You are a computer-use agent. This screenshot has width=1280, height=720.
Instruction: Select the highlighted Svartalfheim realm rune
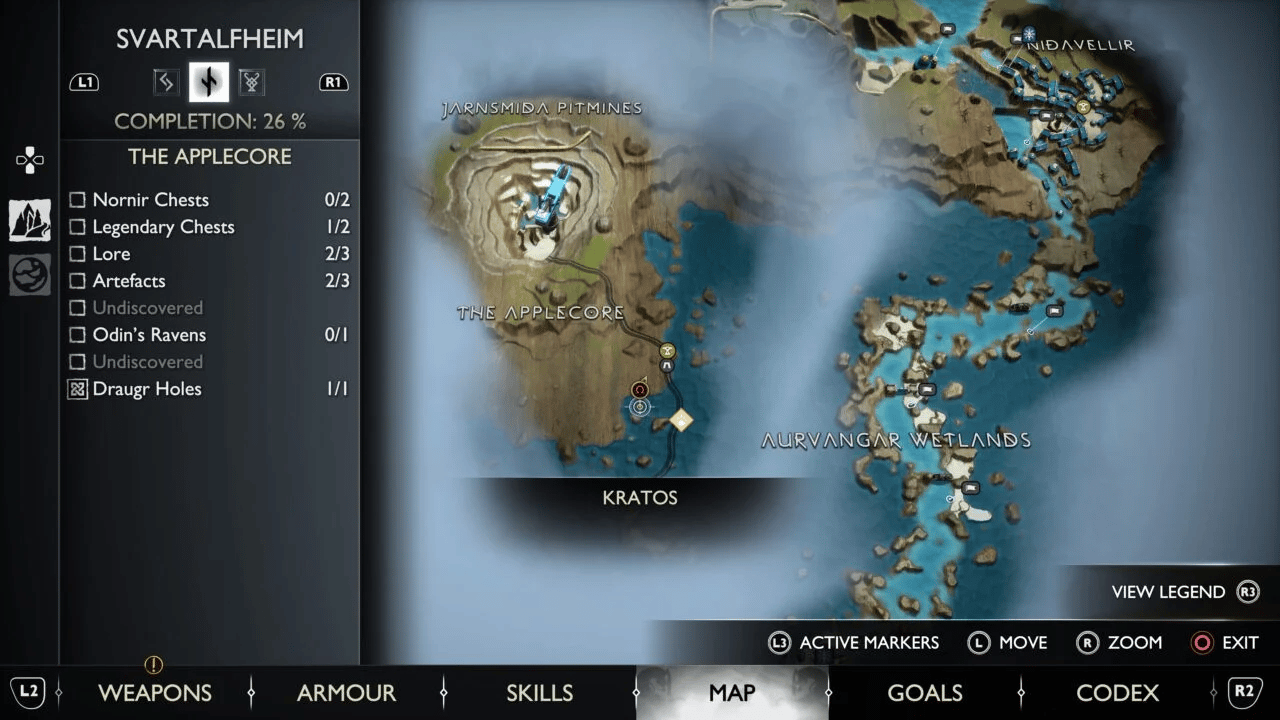coord(209,82)
